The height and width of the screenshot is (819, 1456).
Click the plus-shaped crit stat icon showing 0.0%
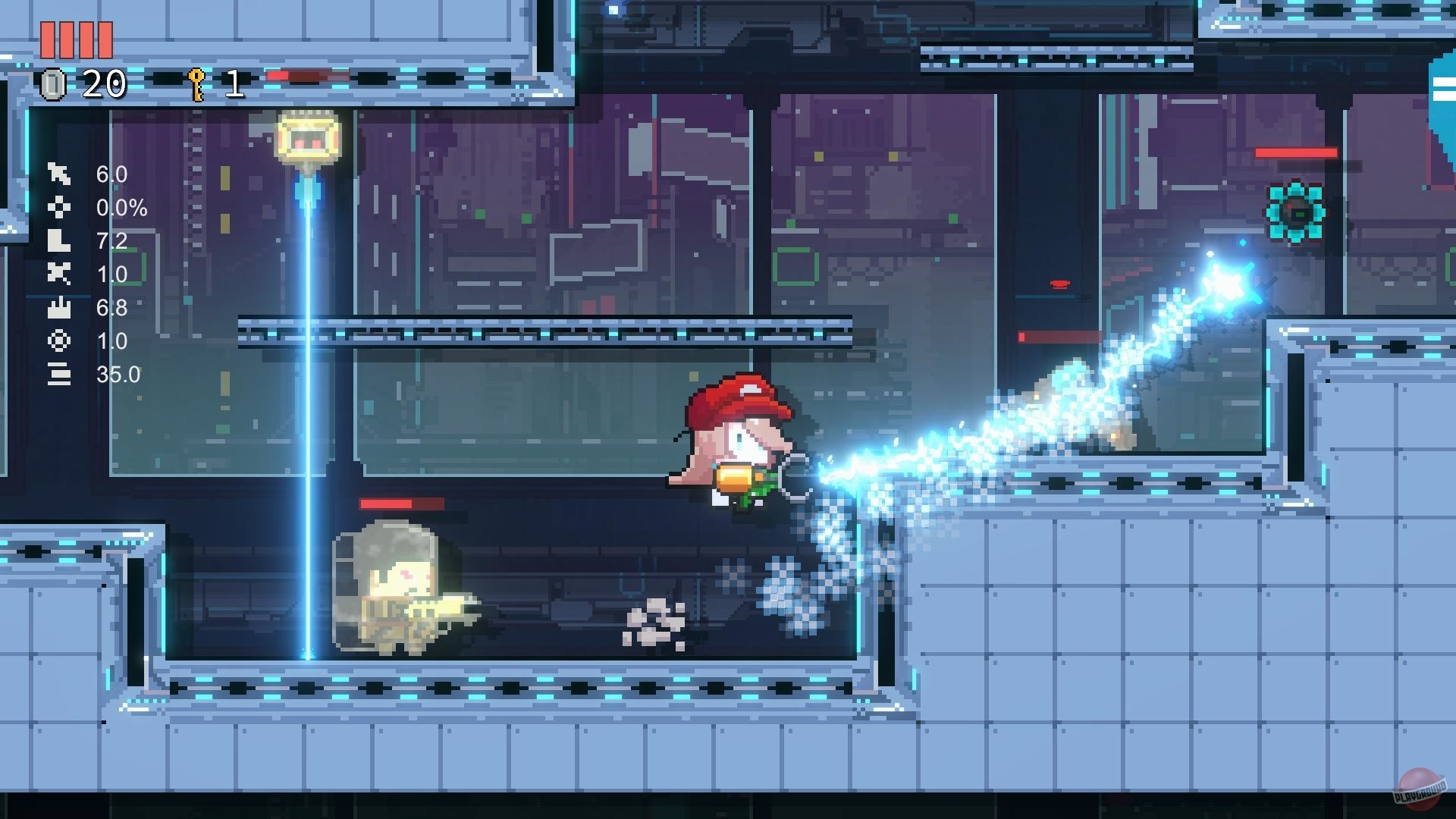pos(59,208)
